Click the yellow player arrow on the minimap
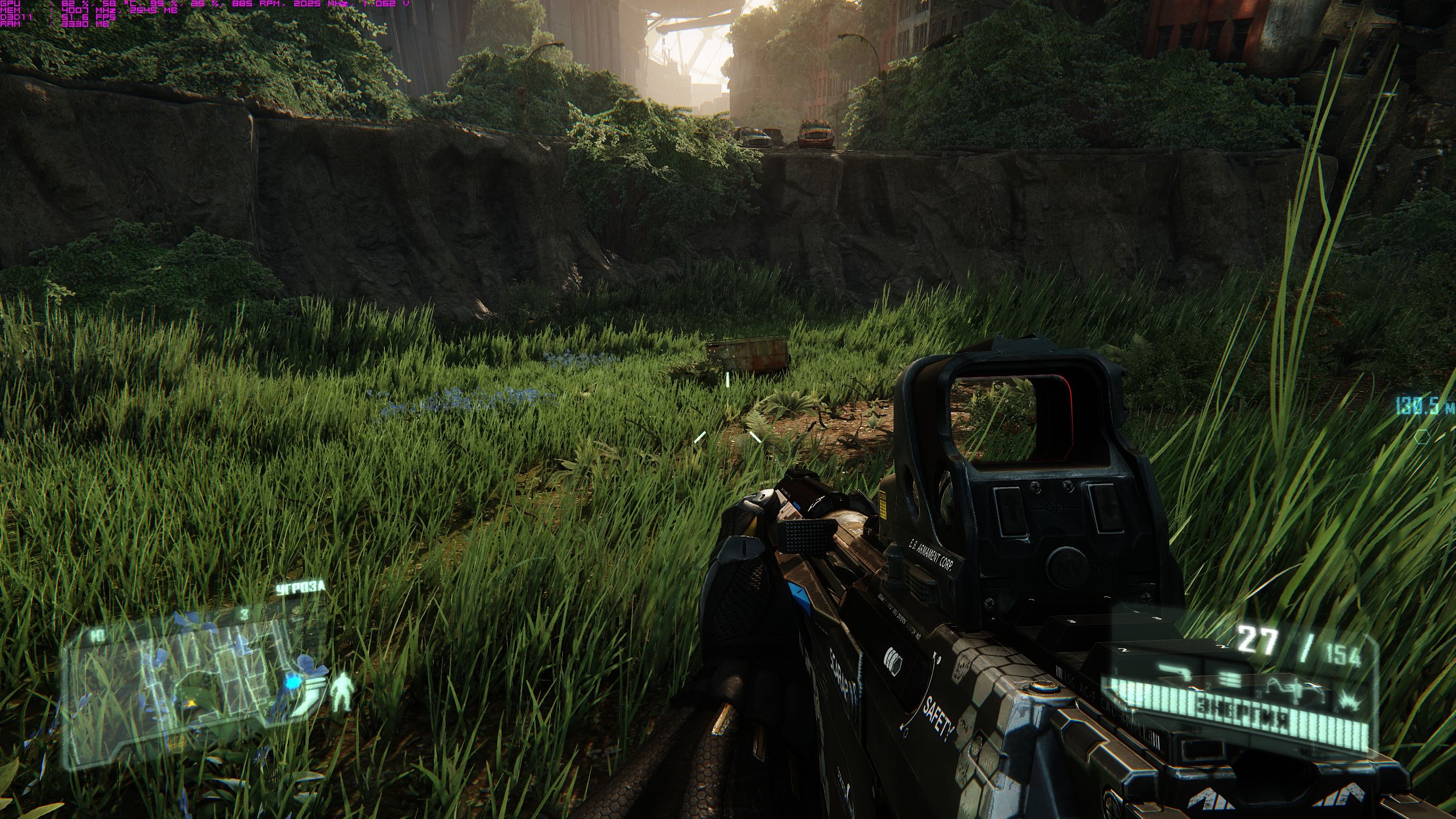This screenshot has width=1456, height=819. [x=193, y=704]
